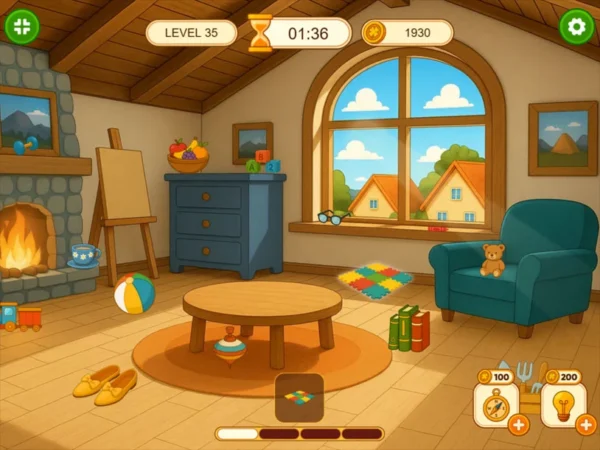Activate the lightbulb hint booster

click(562, 406)
